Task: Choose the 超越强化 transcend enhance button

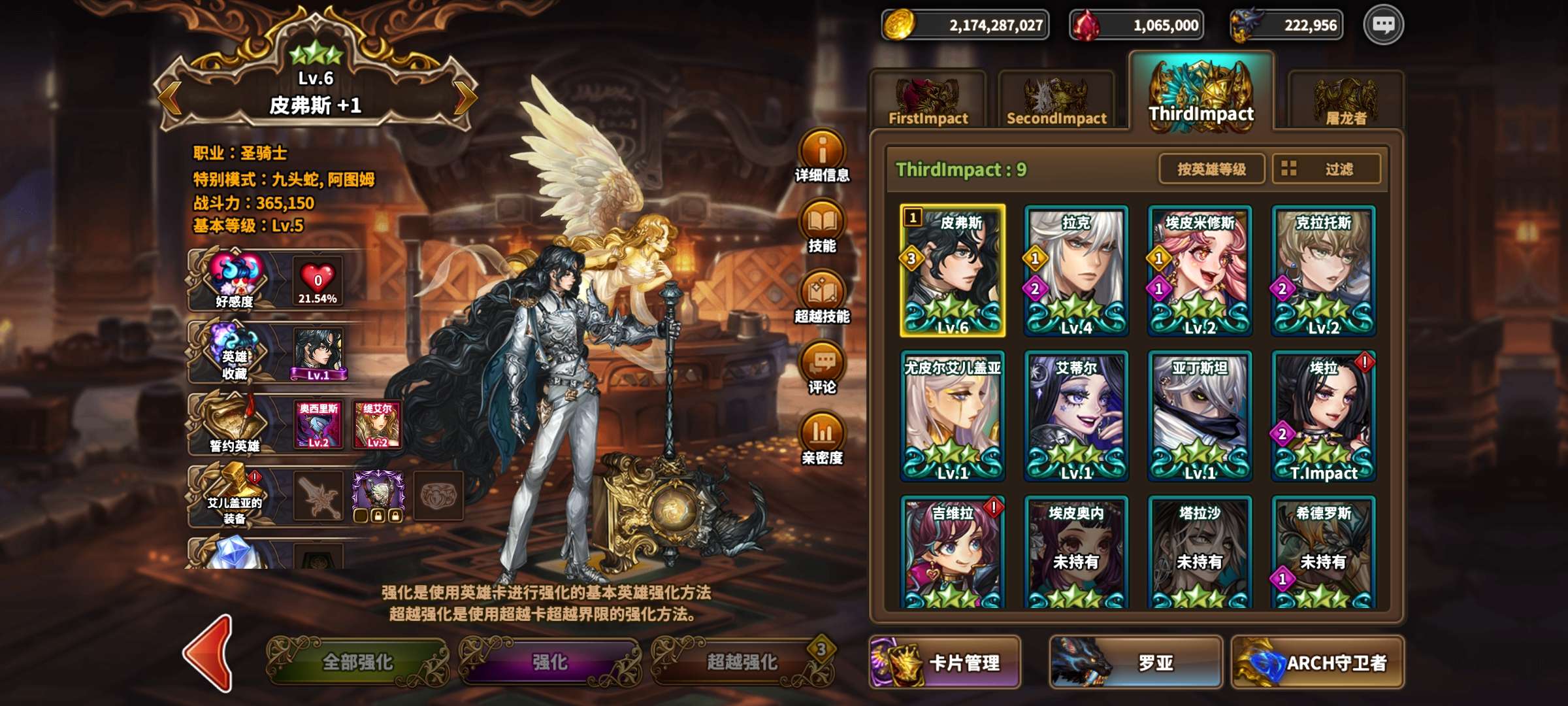Action: [x=743, y=662]
